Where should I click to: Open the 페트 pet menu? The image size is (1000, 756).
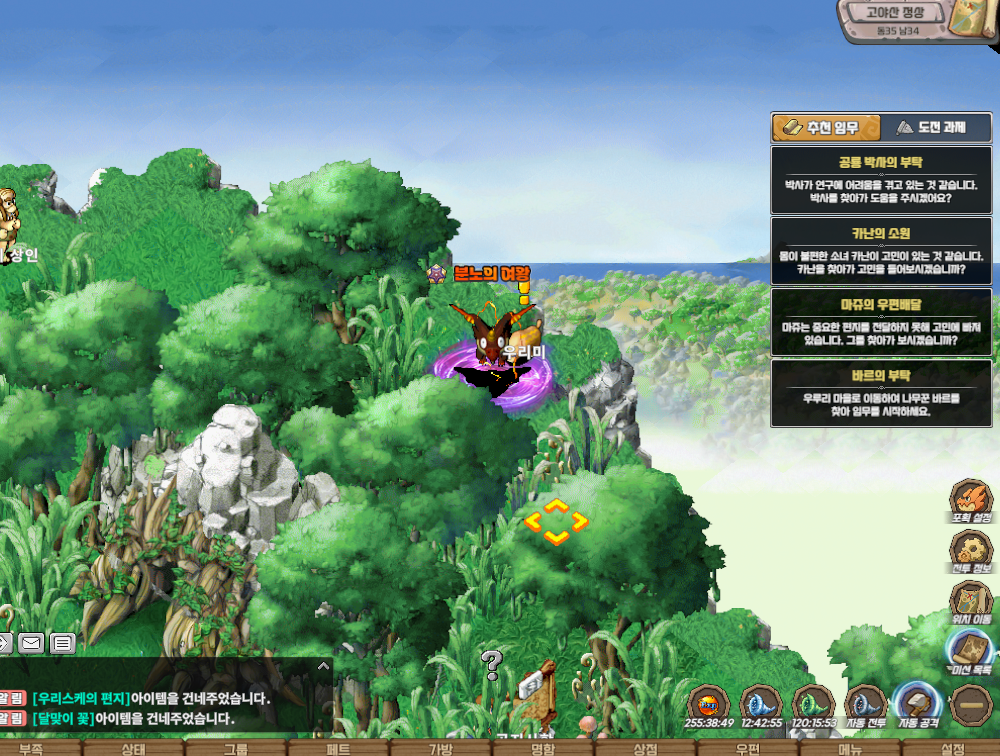tap(338, 748)
